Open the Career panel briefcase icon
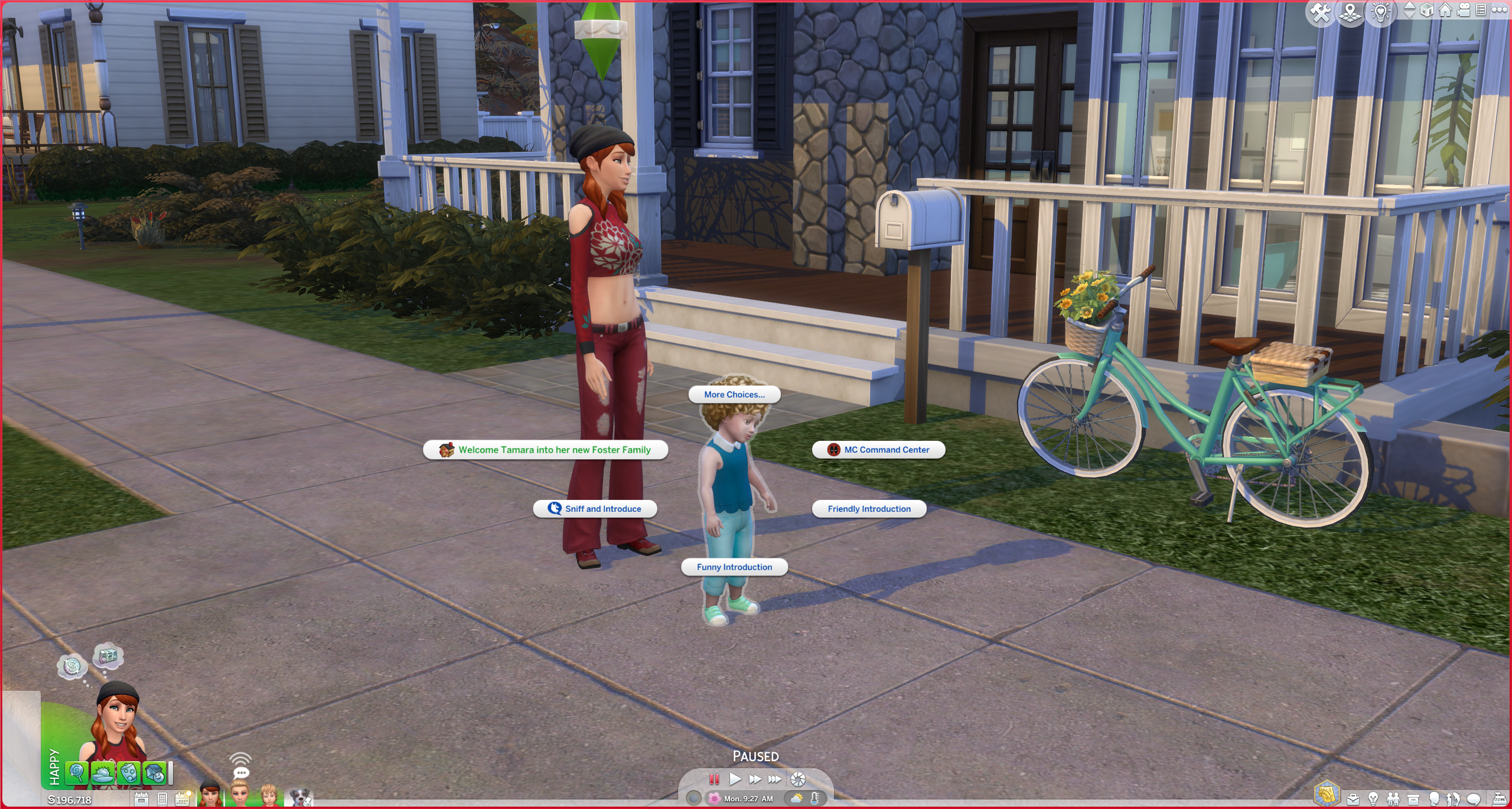The image size is (1512, 809). [x=1353, y=801]
